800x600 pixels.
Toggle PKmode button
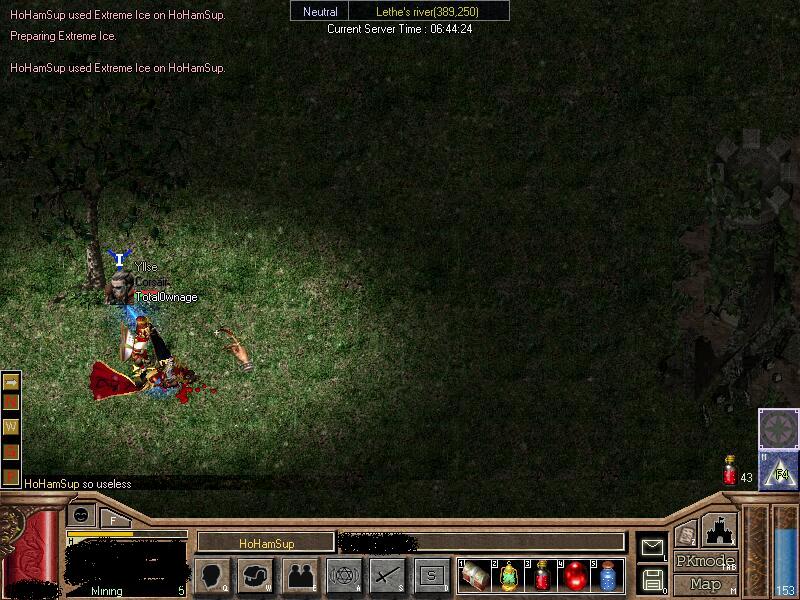(706, 561)
